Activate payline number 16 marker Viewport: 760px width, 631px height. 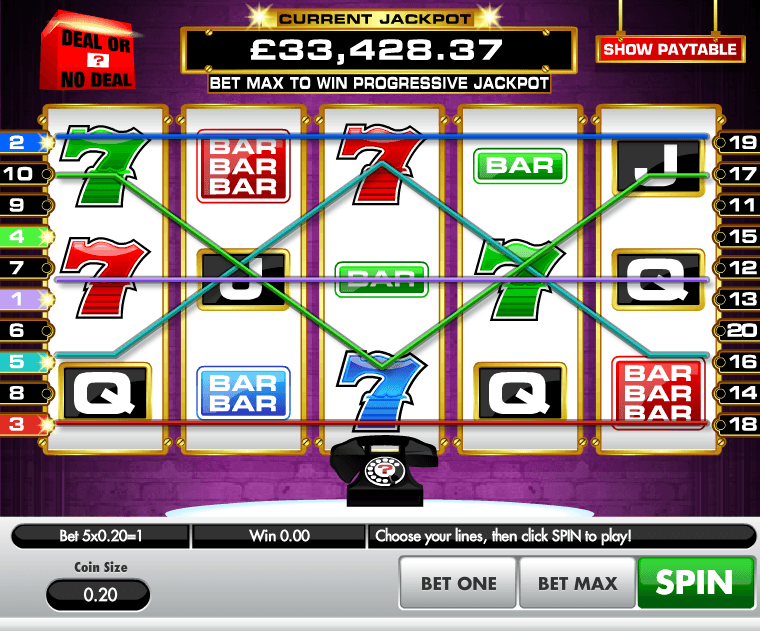coord(741,362)
